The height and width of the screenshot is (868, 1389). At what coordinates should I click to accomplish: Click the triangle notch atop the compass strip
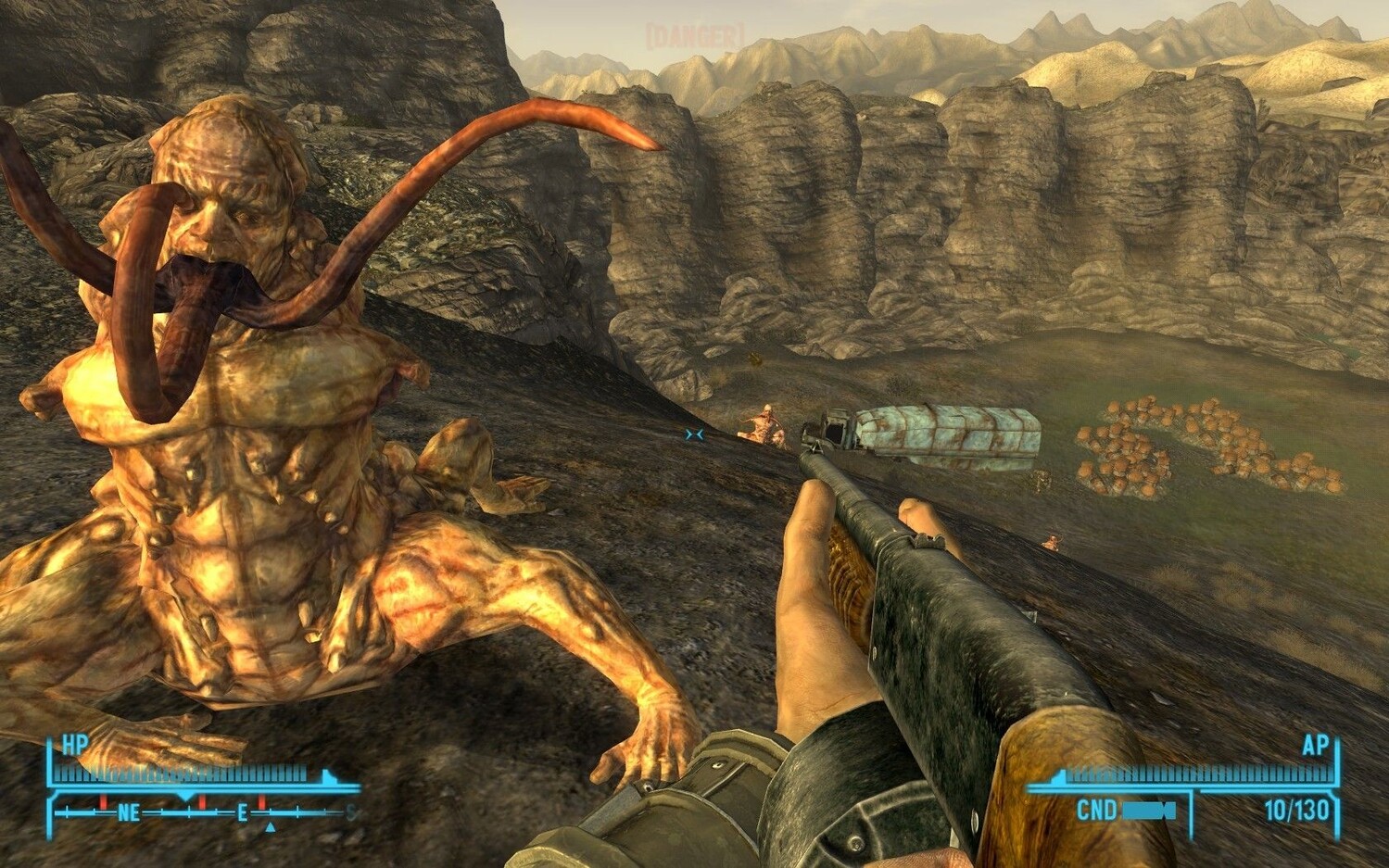[184, 796]
